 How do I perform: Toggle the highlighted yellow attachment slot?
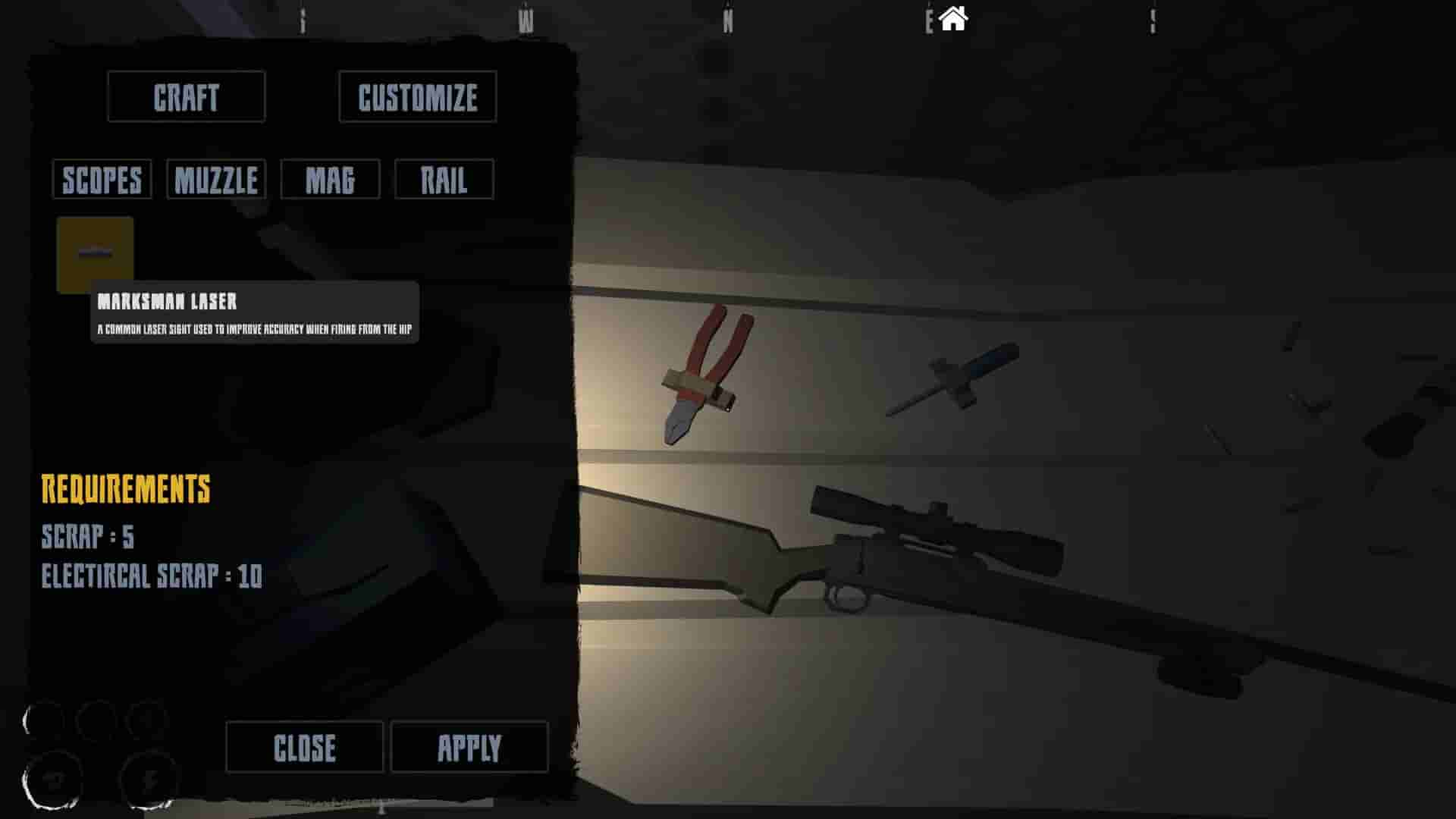(95, 253)
